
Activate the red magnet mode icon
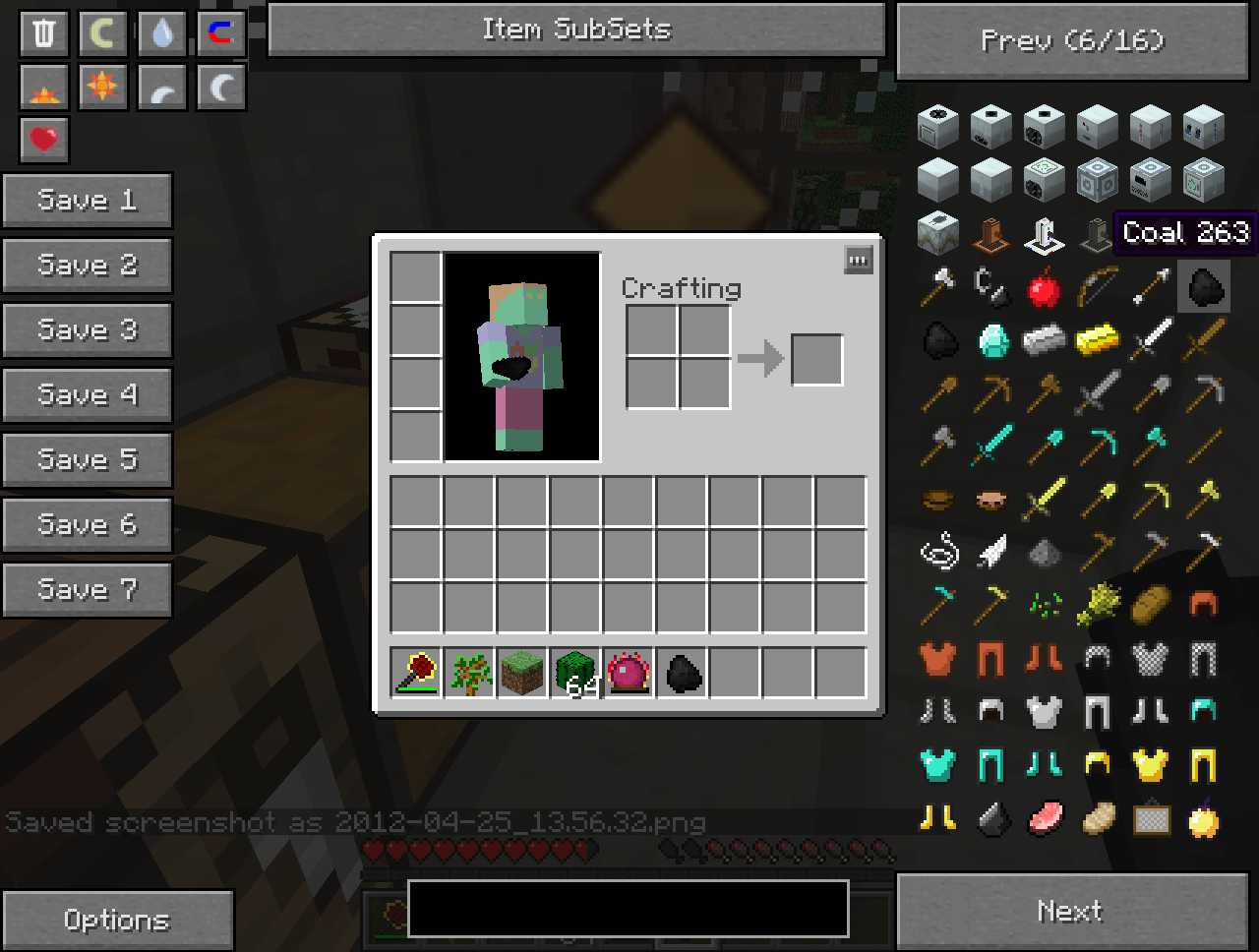(x=221, y=33)
